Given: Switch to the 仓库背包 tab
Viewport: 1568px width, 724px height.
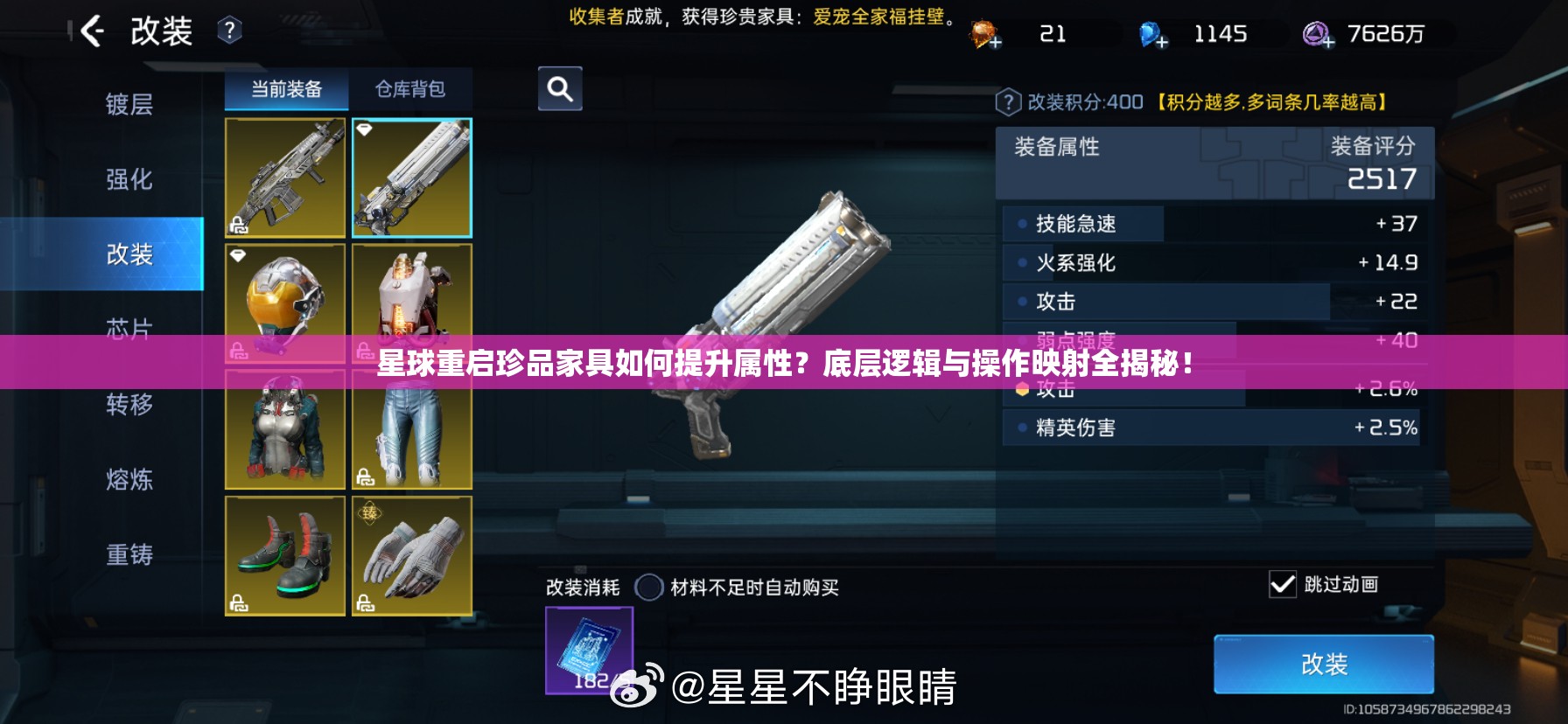Looking at the screenshot, I should [x=411, y=88].
